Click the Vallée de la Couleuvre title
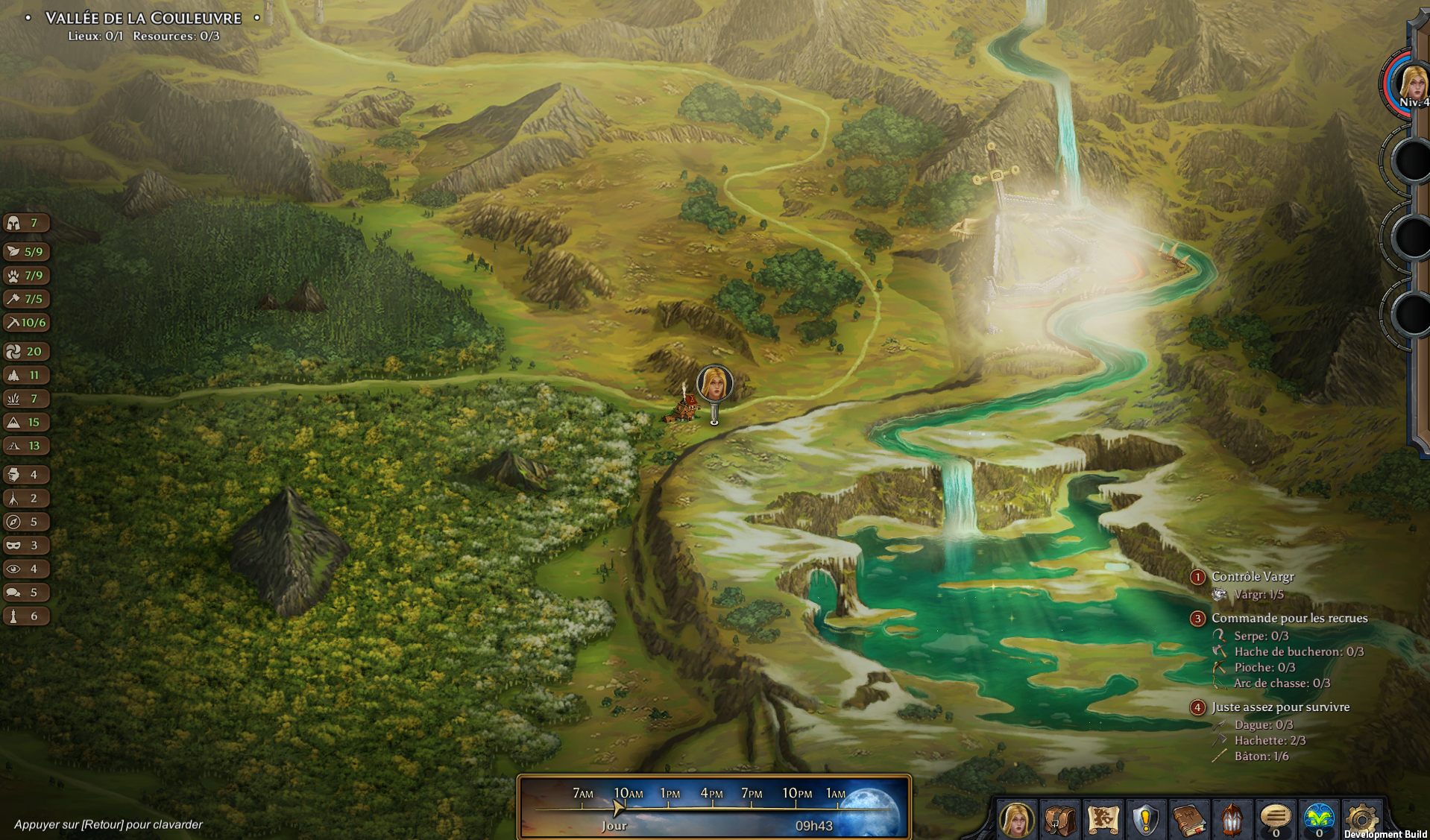 pos(143,17)
